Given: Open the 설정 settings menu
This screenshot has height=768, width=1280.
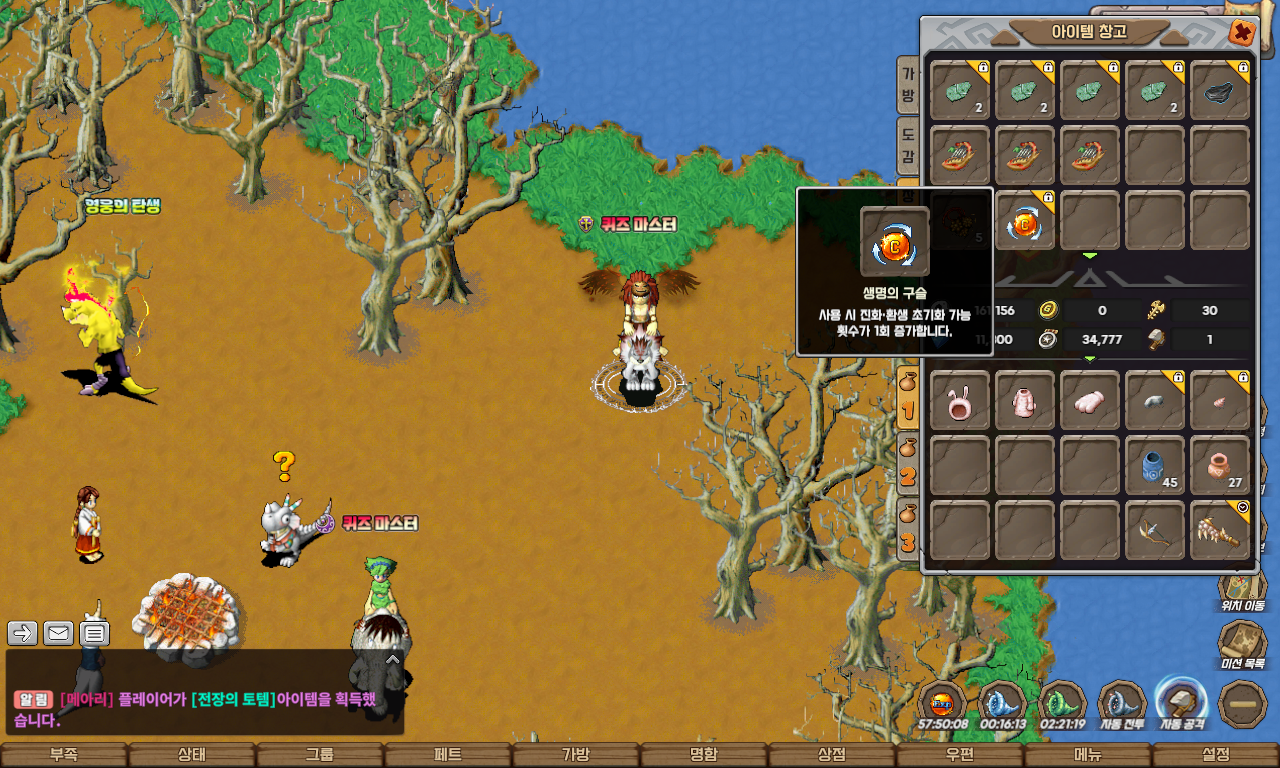Looking at the screenshot, I should [x=1216, y=755].
